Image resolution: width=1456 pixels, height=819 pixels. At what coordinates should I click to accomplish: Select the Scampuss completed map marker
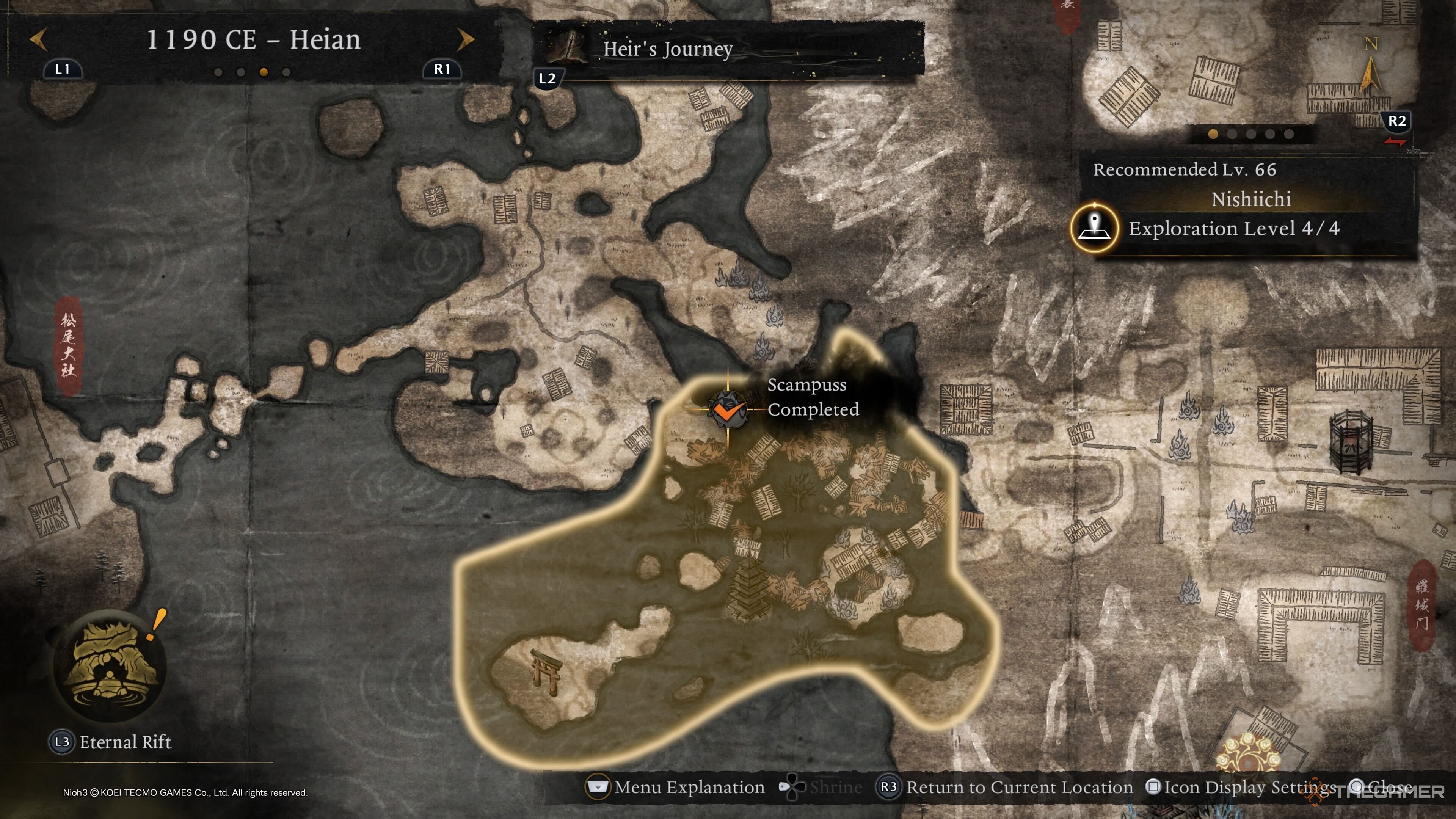coord(727,409)
